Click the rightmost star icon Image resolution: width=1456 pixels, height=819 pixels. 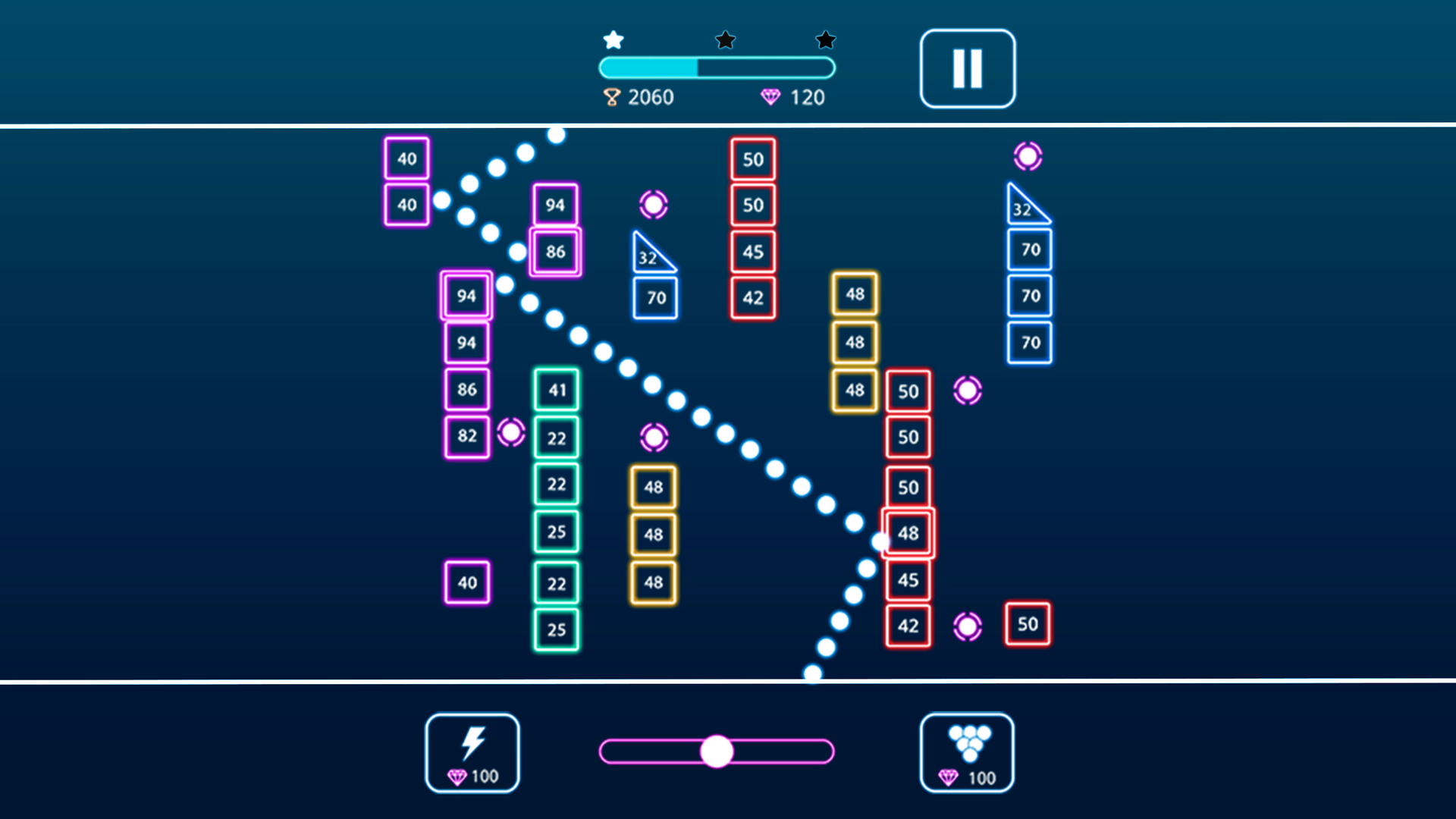tap(825, 39)
